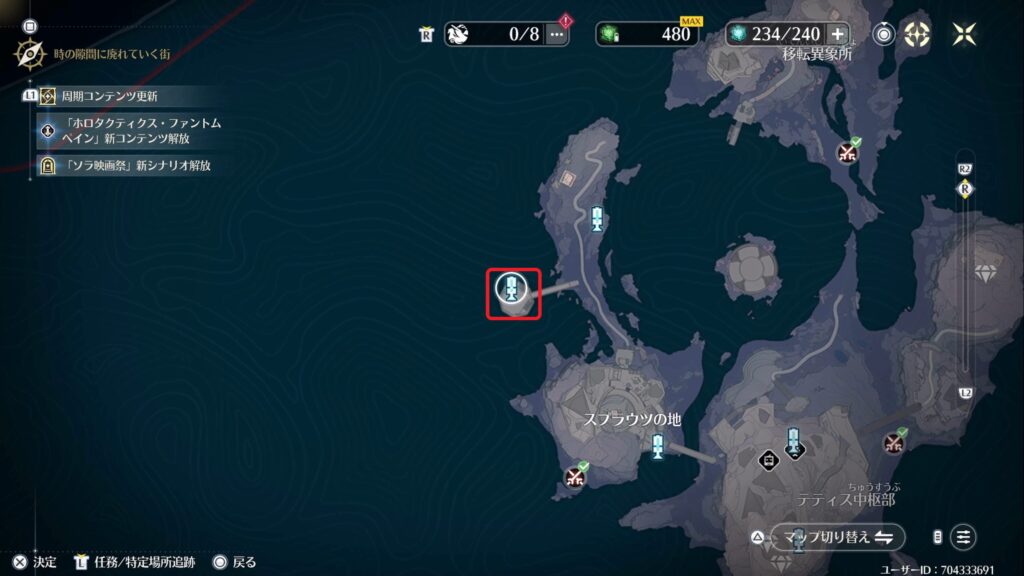
Task: Open the map filter settings button
Action: (963, 537)
